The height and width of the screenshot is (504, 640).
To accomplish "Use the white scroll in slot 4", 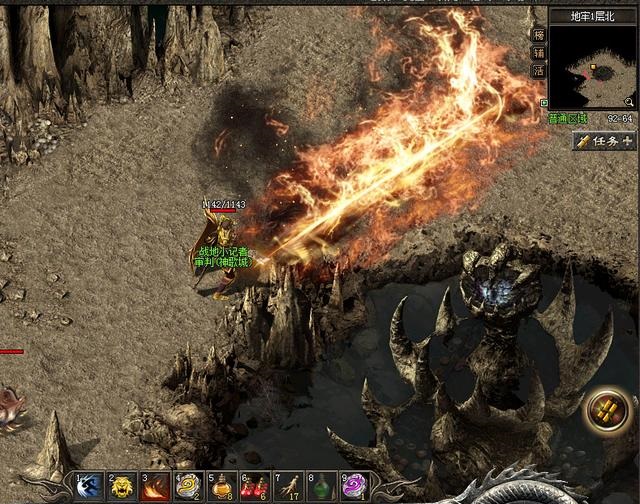I will 188,487.
